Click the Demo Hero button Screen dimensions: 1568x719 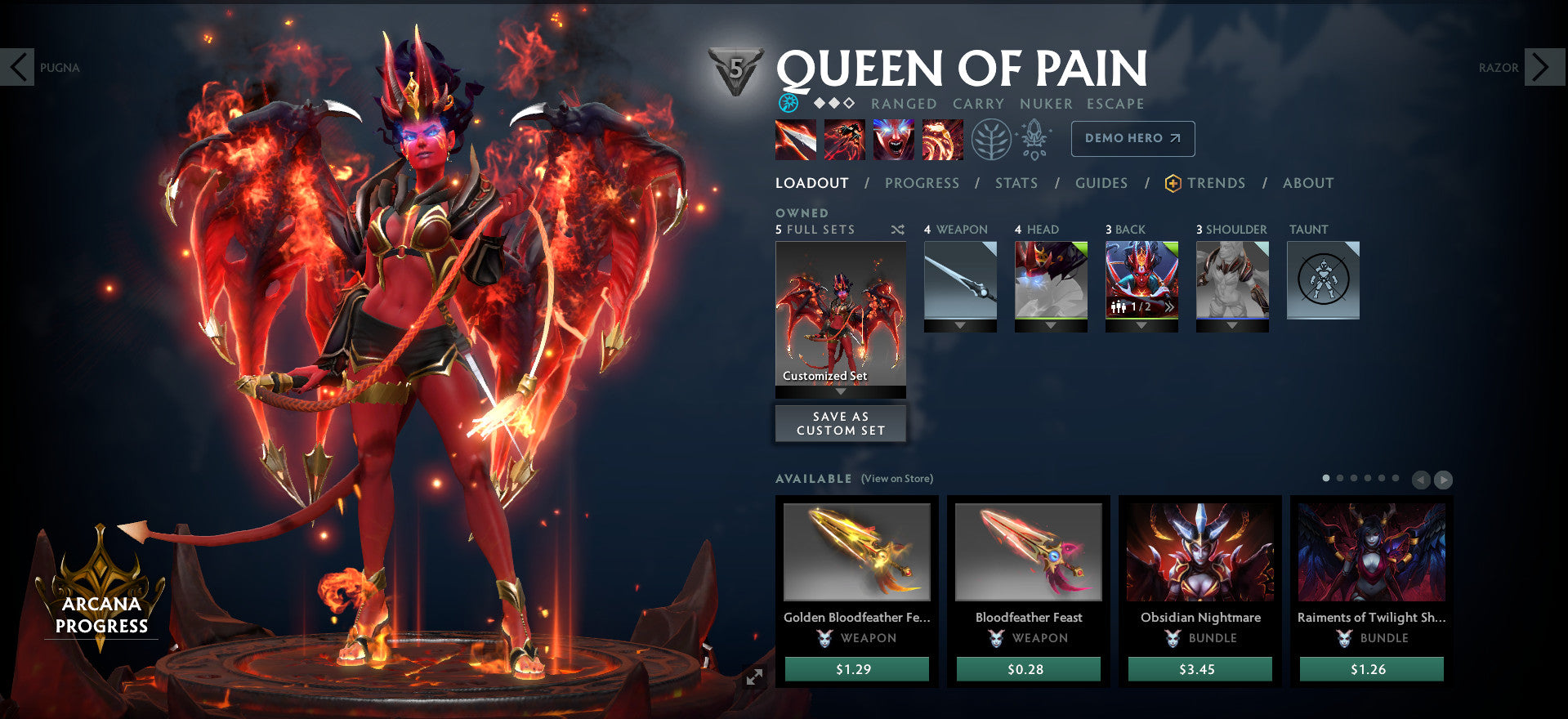(x=1132, y=139)
